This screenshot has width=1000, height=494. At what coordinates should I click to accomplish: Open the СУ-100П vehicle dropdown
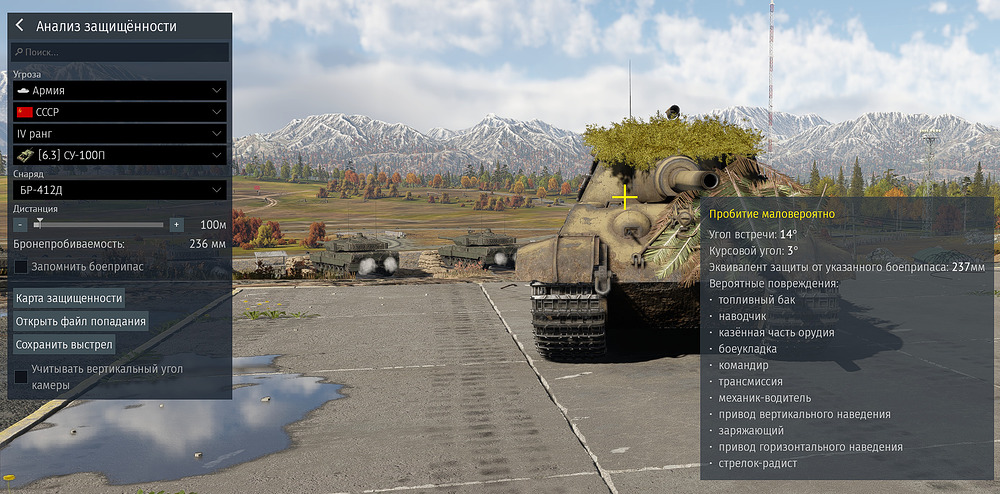[120, 155]
